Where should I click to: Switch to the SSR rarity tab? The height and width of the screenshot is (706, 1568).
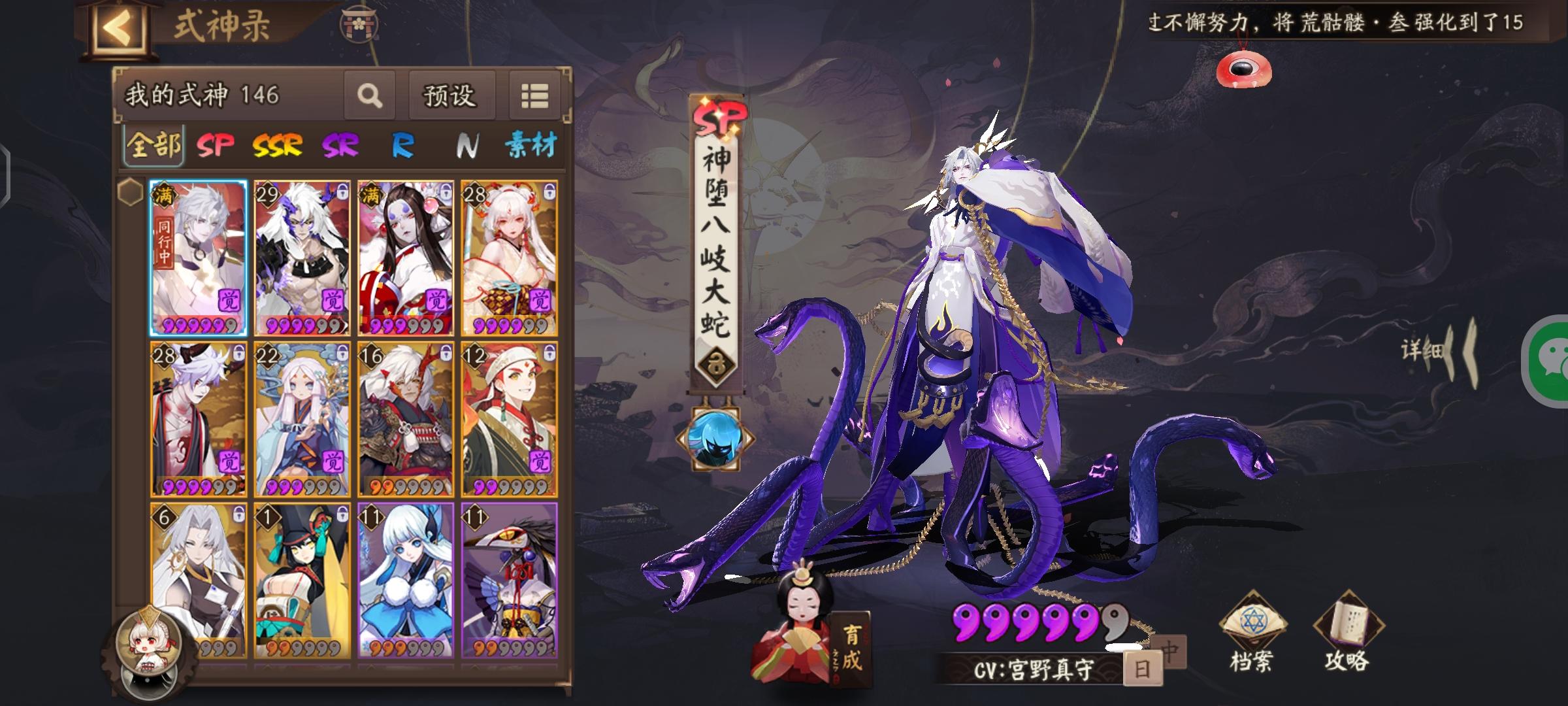[277, 145]
